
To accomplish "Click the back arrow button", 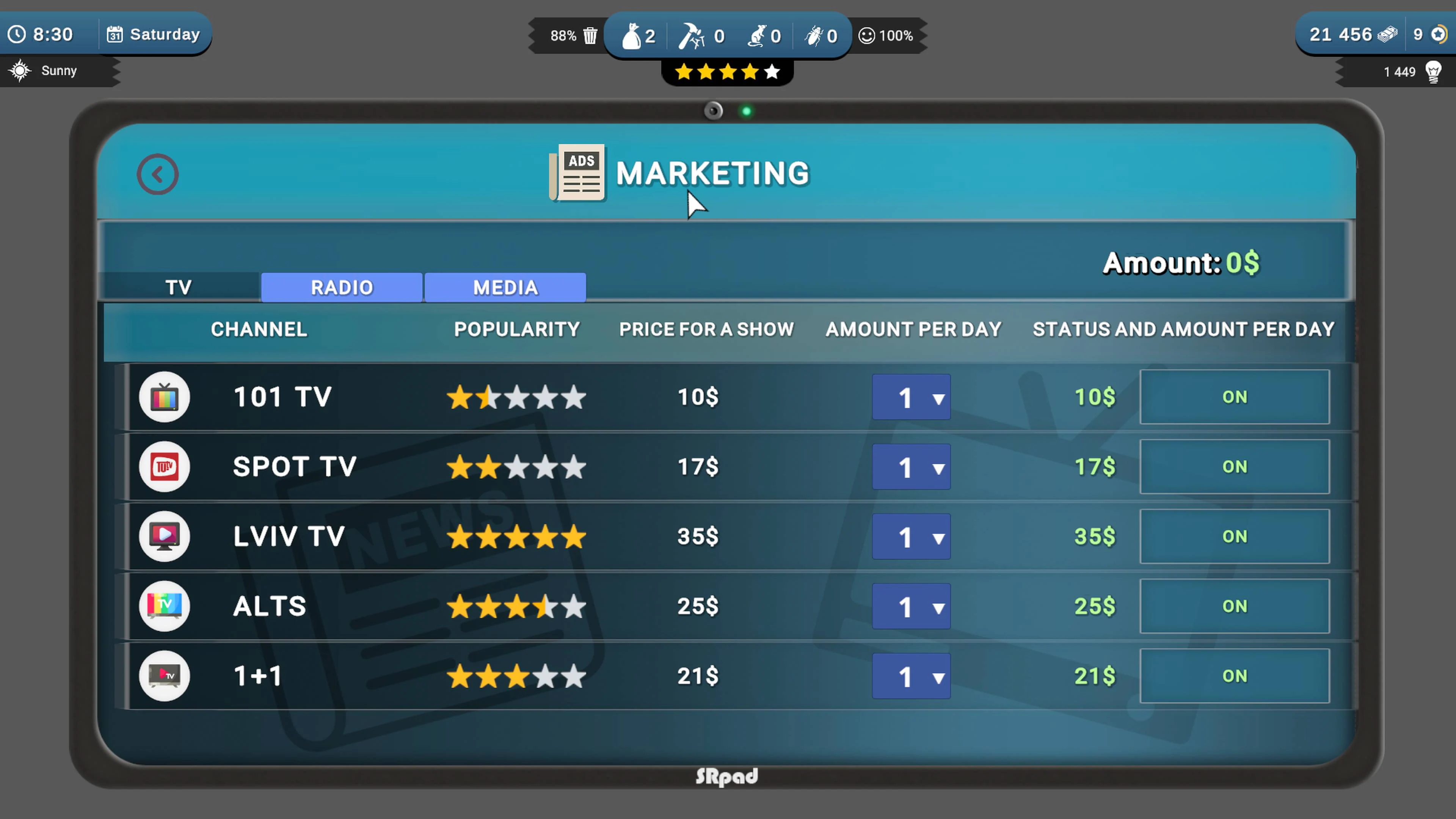I will pos(157,174).
